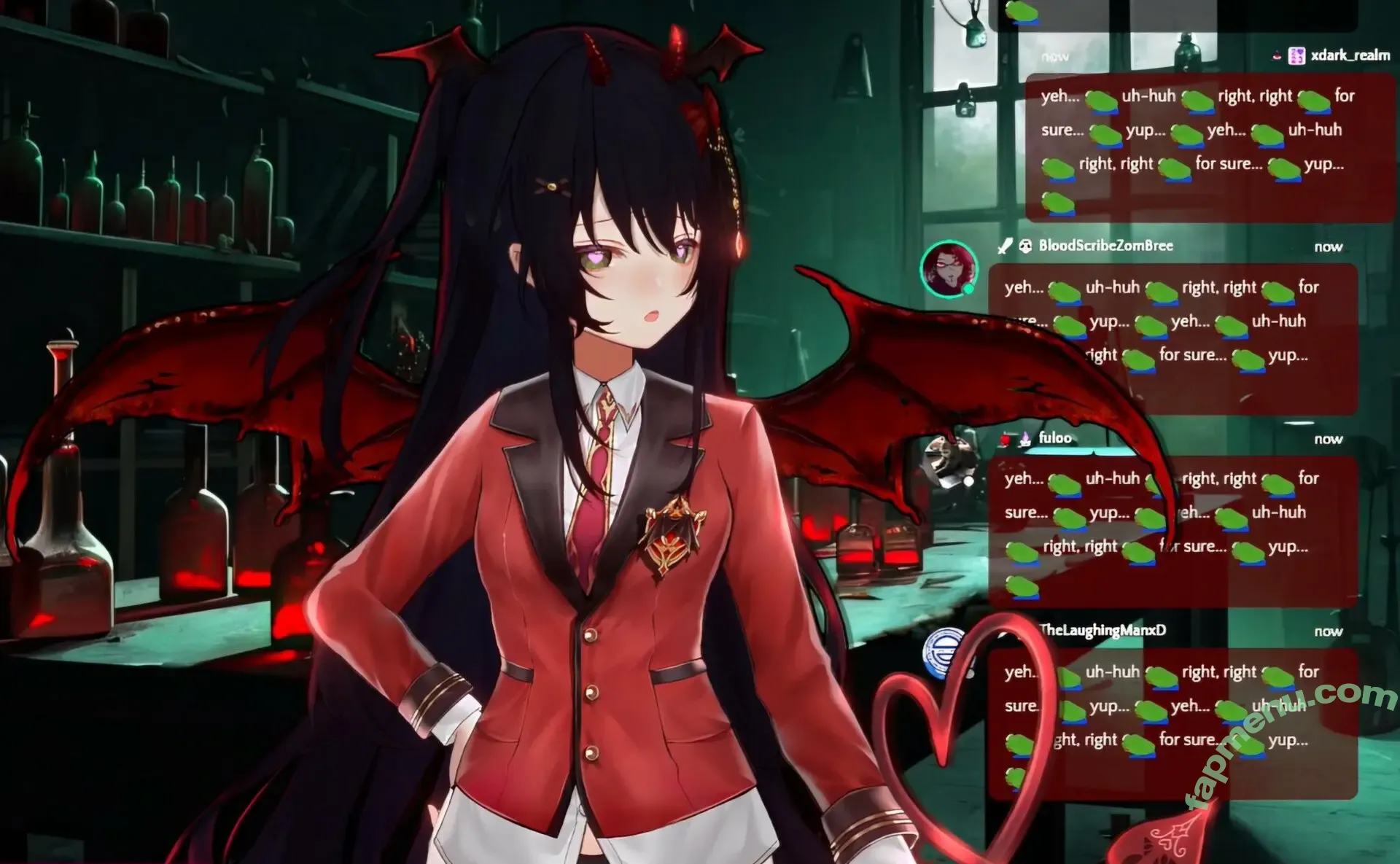Screen dimensions: 1400x864
Task: Click the BloodScribeZomBree chat username
Action: point(1105,246)
